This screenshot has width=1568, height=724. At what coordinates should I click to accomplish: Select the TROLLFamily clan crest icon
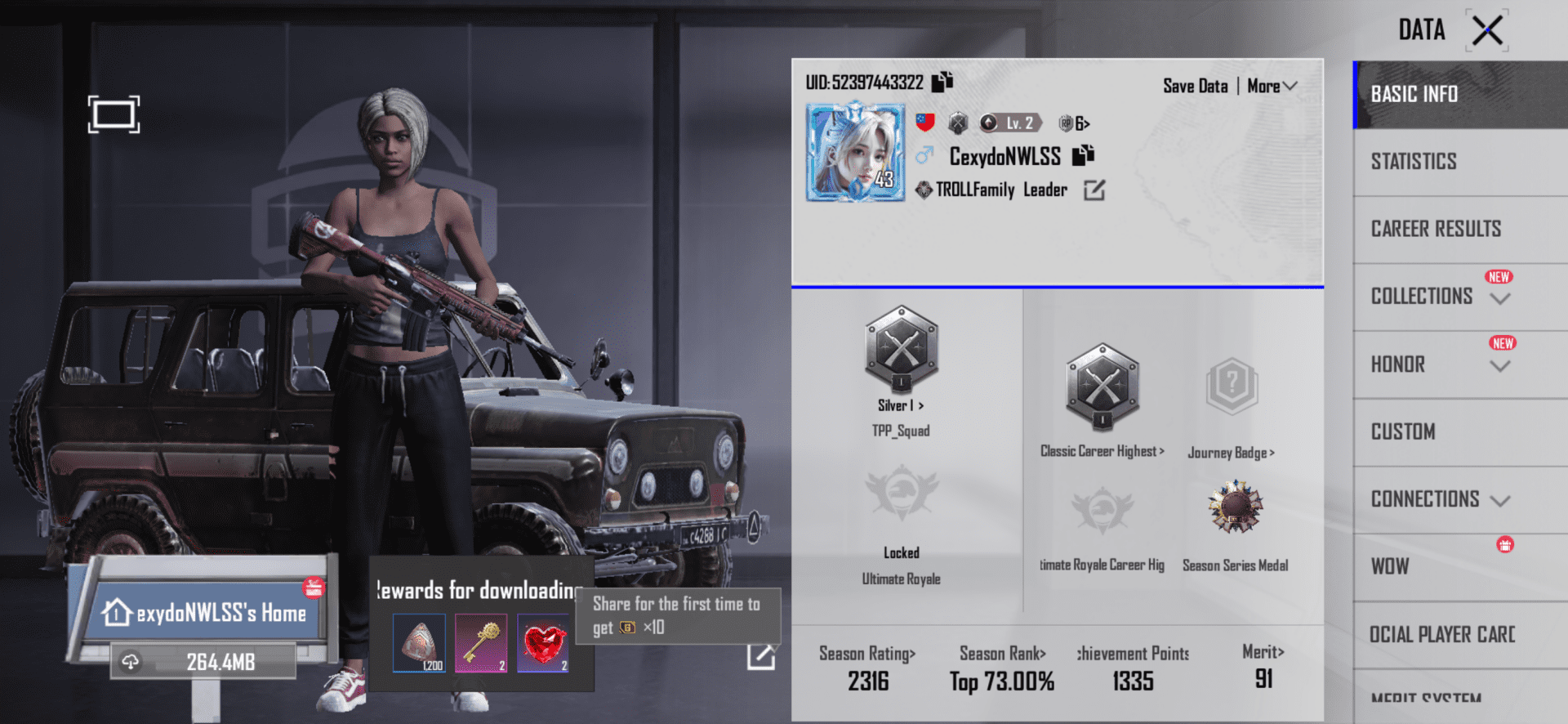point(924,190)
